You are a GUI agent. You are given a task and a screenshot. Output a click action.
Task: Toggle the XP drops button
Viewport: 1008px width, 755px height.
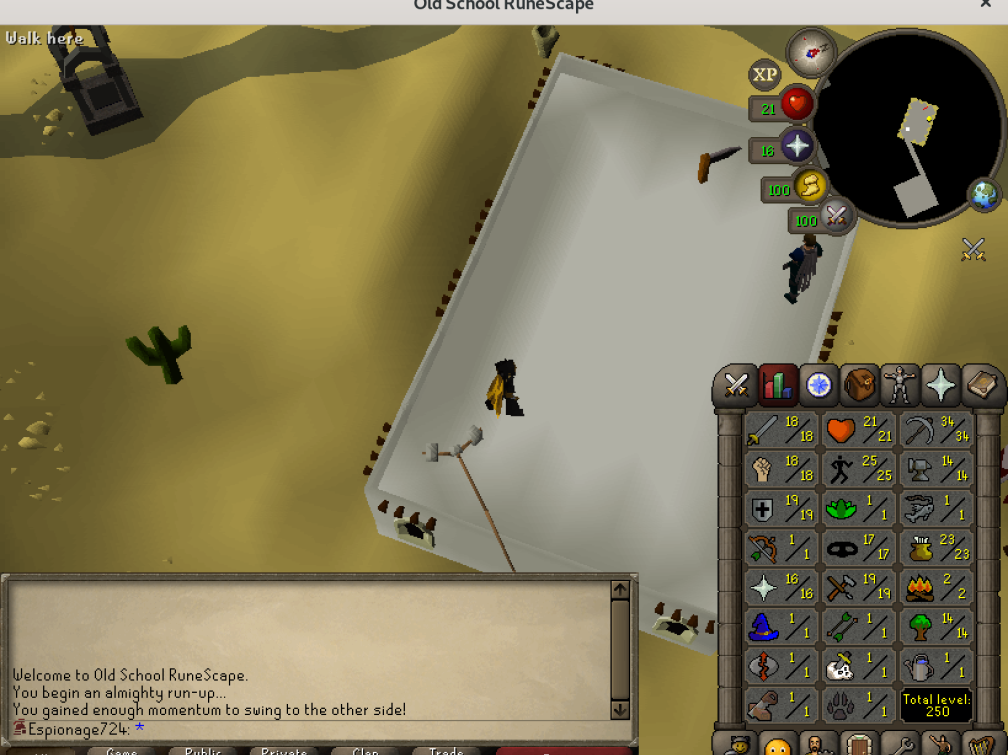coord(765,75)
